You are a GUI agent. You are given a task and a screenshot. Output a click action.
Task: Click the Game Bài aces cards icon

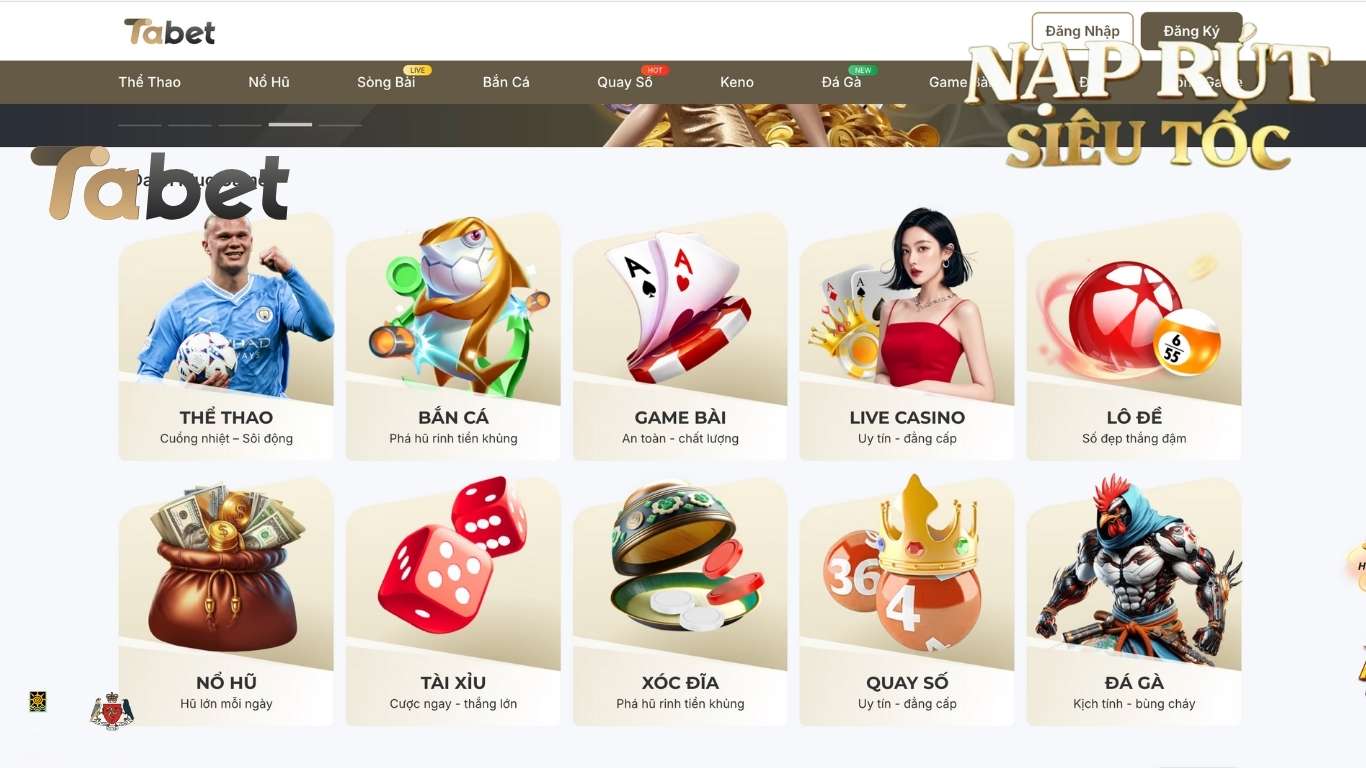point(679,310)
